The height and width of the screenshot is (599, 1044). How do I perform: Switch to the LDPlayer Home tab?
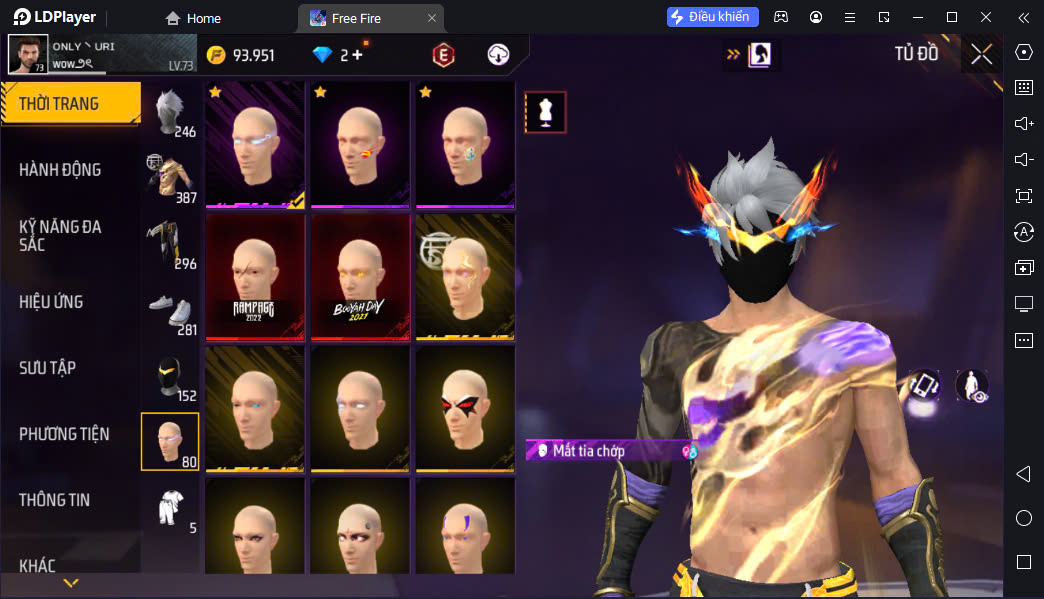pos(193,18)
